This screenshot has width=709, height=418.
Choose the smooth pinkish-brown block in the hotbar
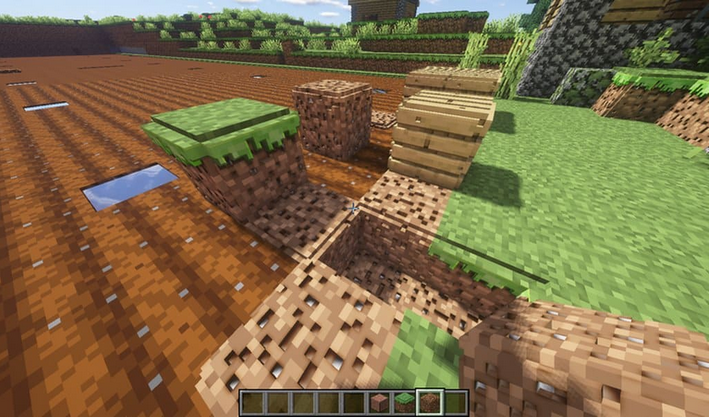[379, 403]
